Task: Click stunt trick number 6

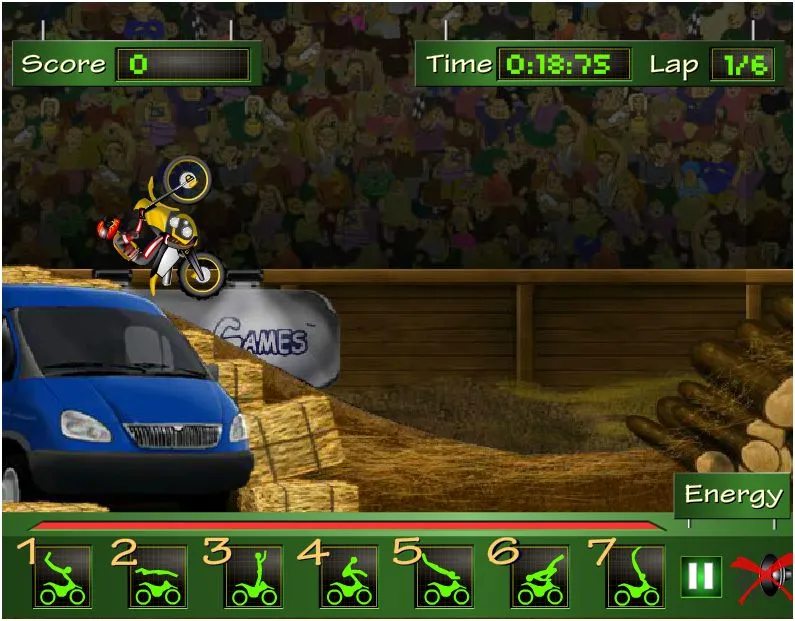Action: (x=540, y=578)
